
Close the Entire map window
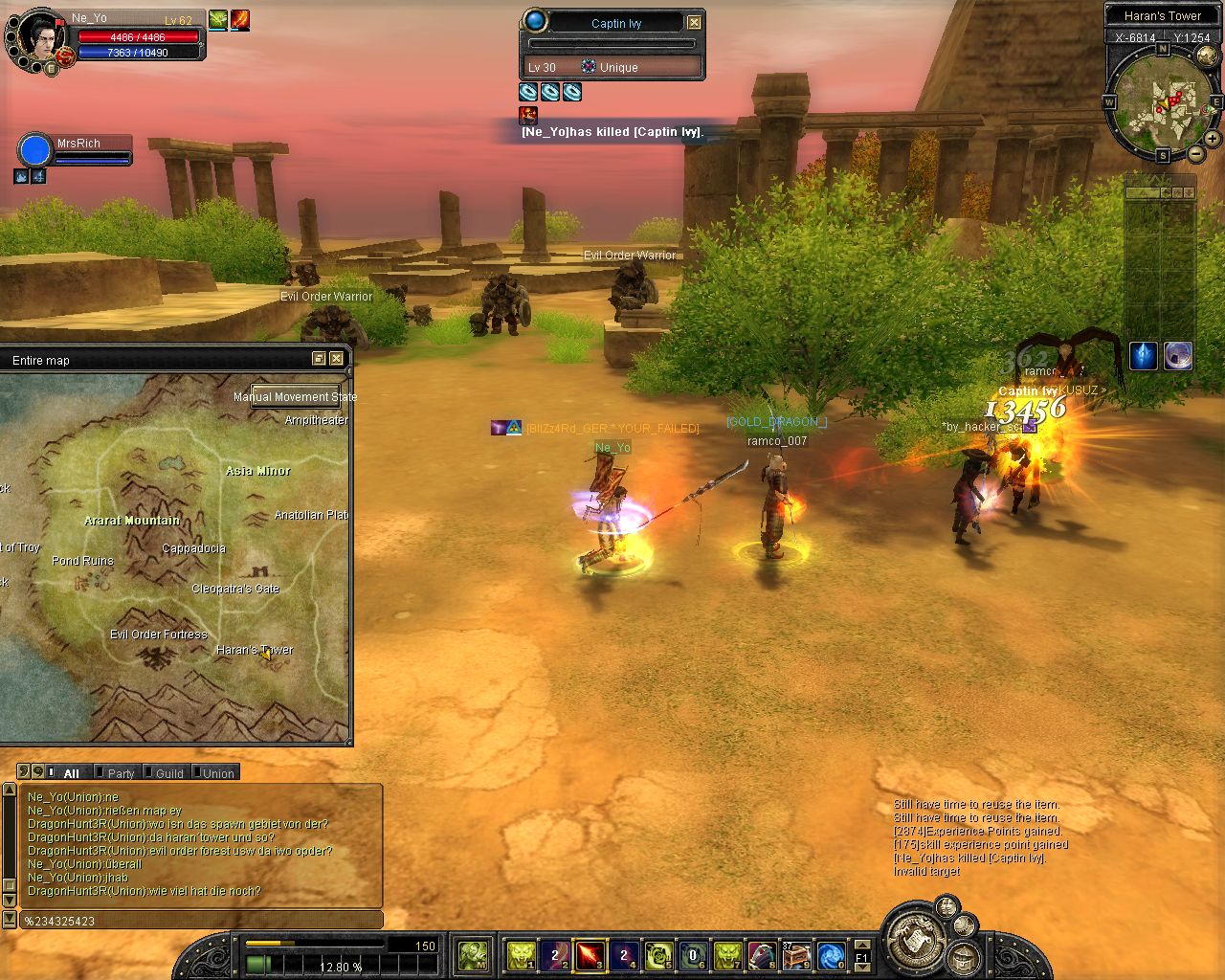336,359
